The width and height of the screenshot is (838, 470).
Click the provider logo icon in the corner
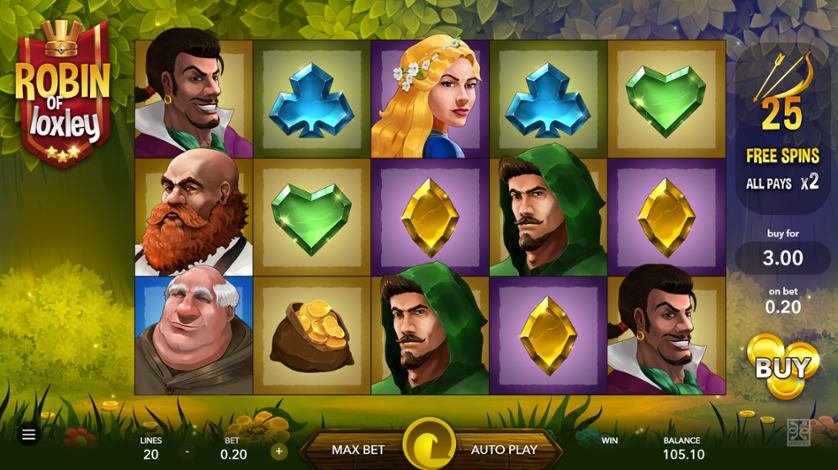point(798,434)
